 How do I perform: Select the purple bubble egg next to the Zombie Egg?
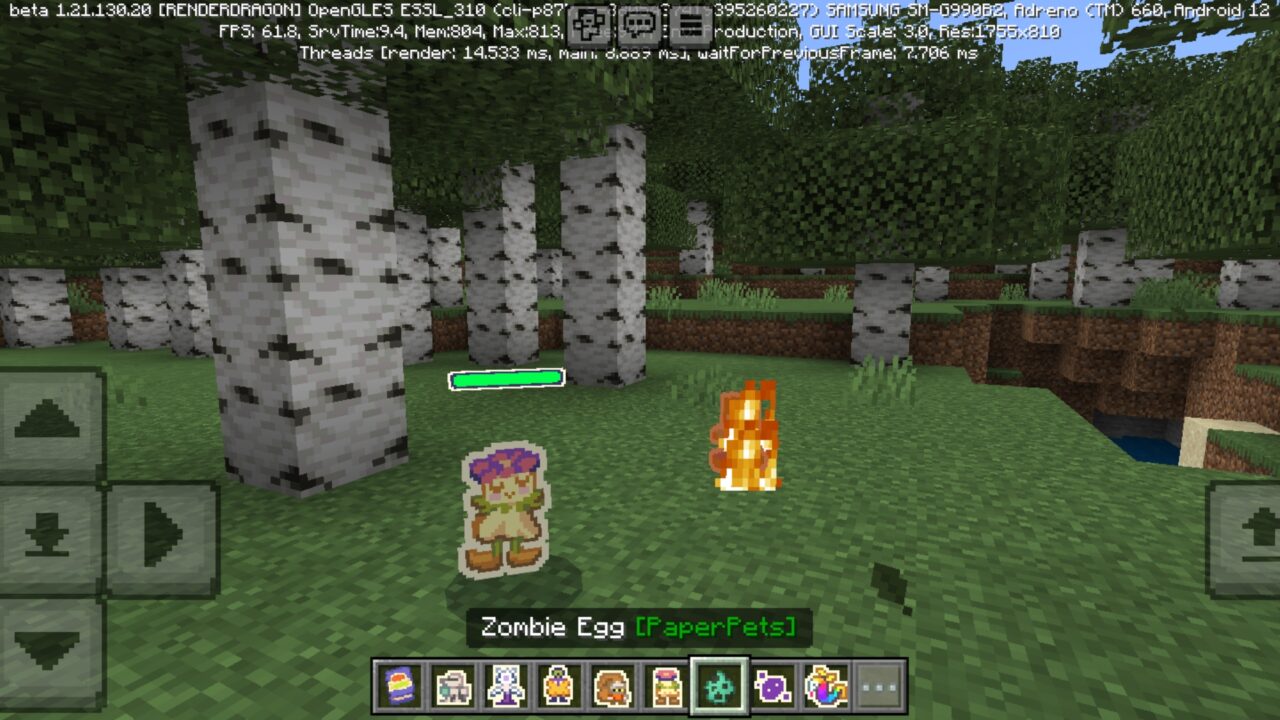pyautogui.click(x=774, y=688)
